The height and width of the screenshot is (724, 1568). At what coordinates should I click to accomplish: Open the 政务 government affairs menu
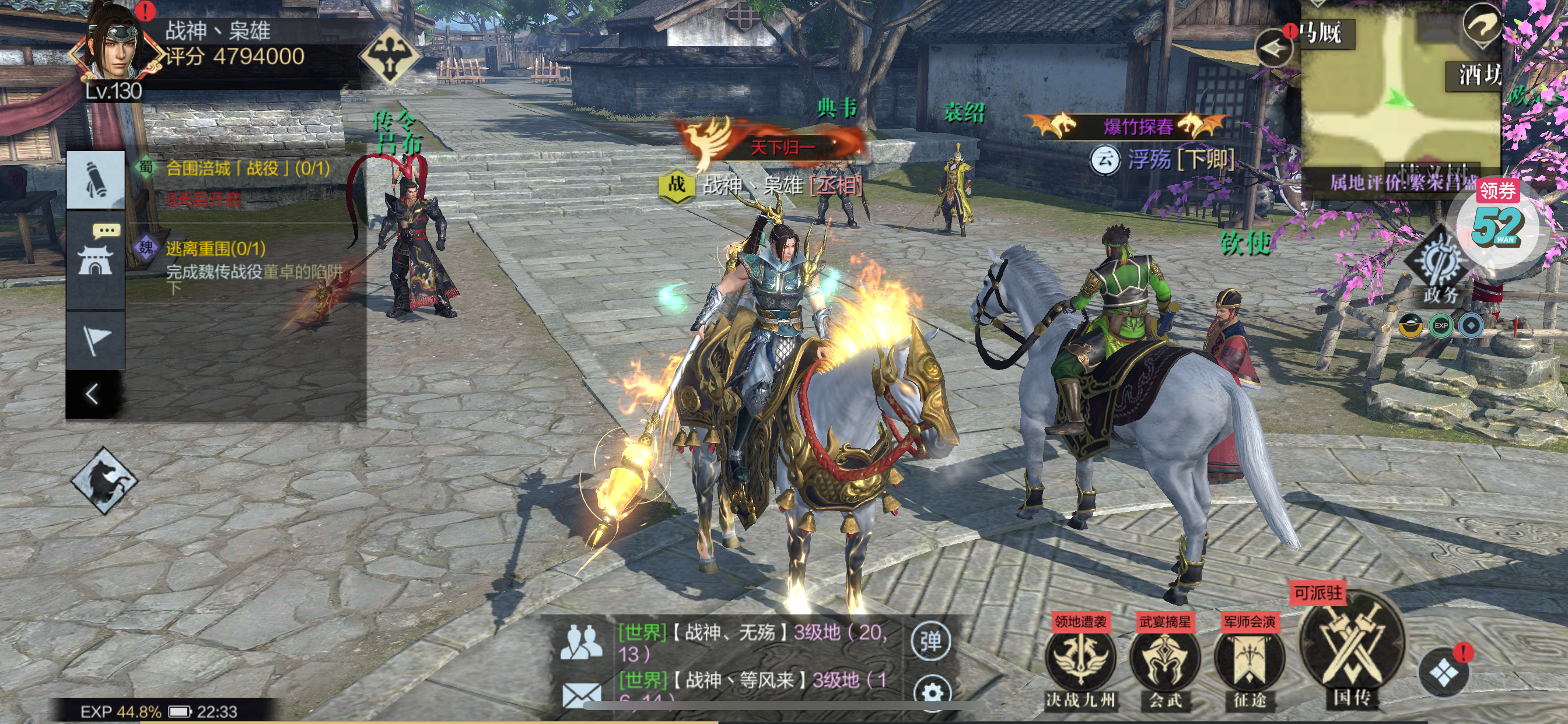coord(1440,268)
